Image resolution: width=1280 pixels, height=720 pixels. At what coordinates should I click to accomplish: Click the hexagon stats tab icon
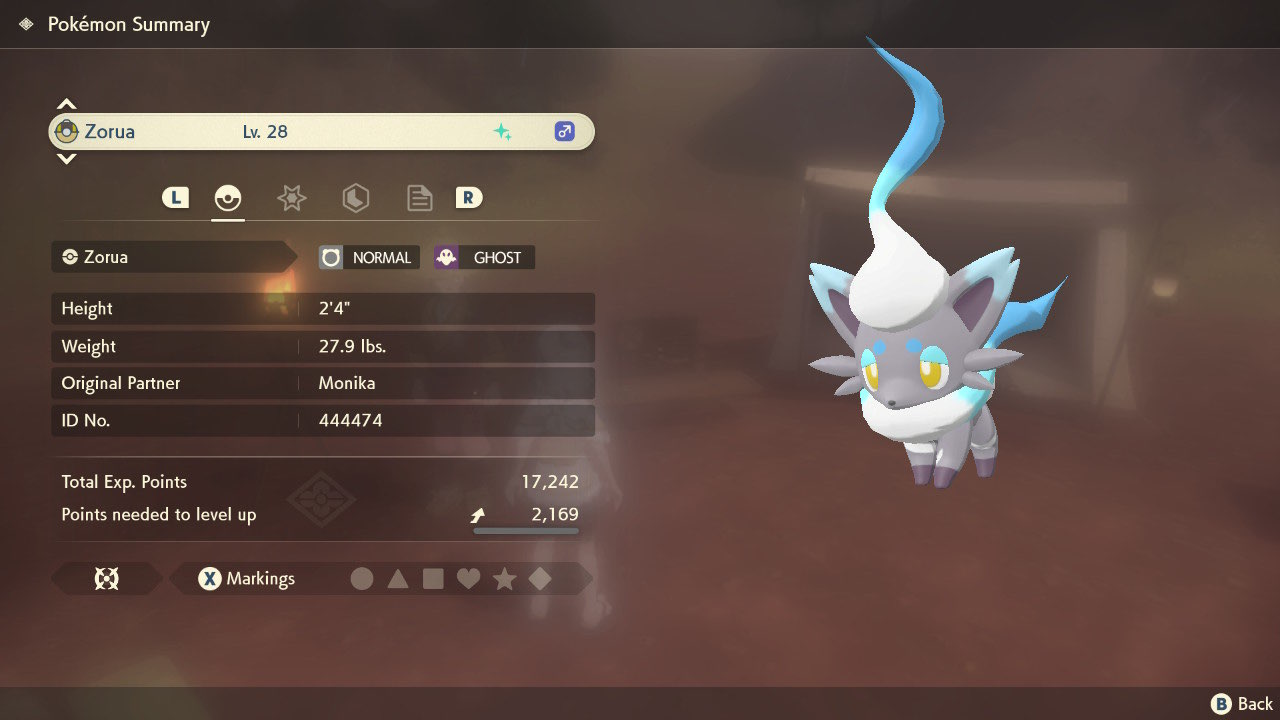pos(355,197)
